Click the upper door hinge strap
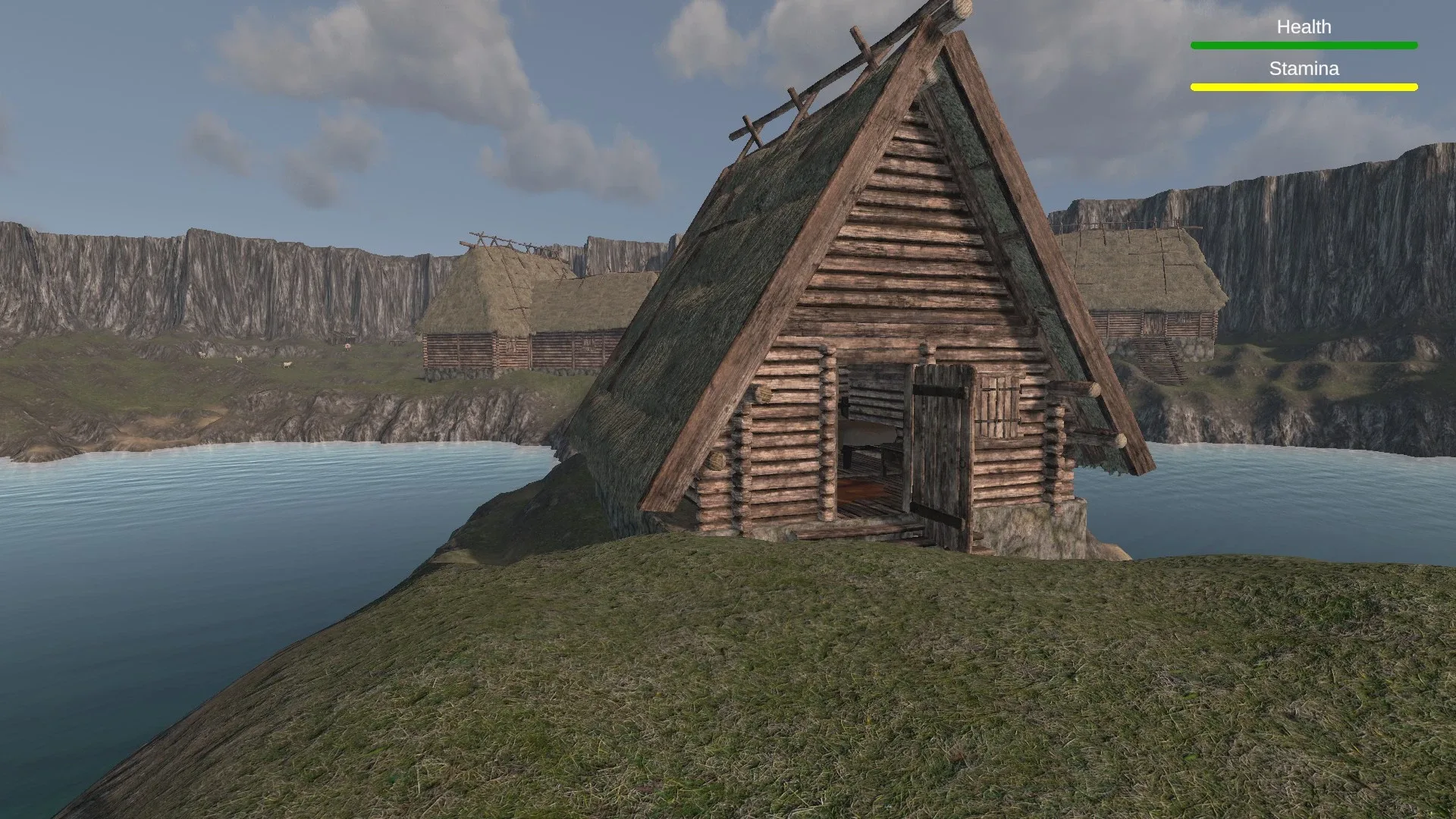Viewport: 1456px width, 819px height. [x=939, y=388]
